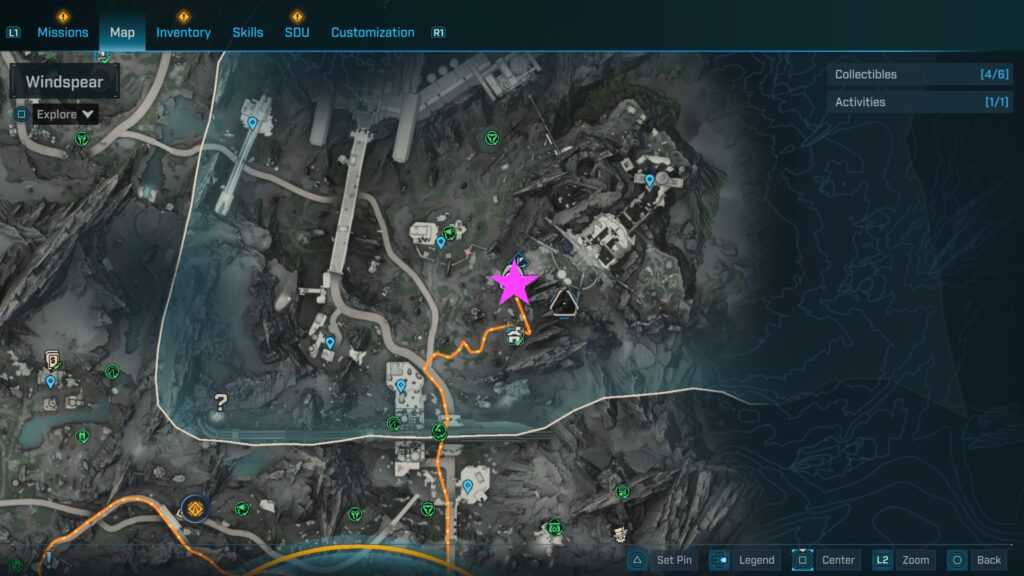
Task: Center the map on player
Action: point(825,560)
